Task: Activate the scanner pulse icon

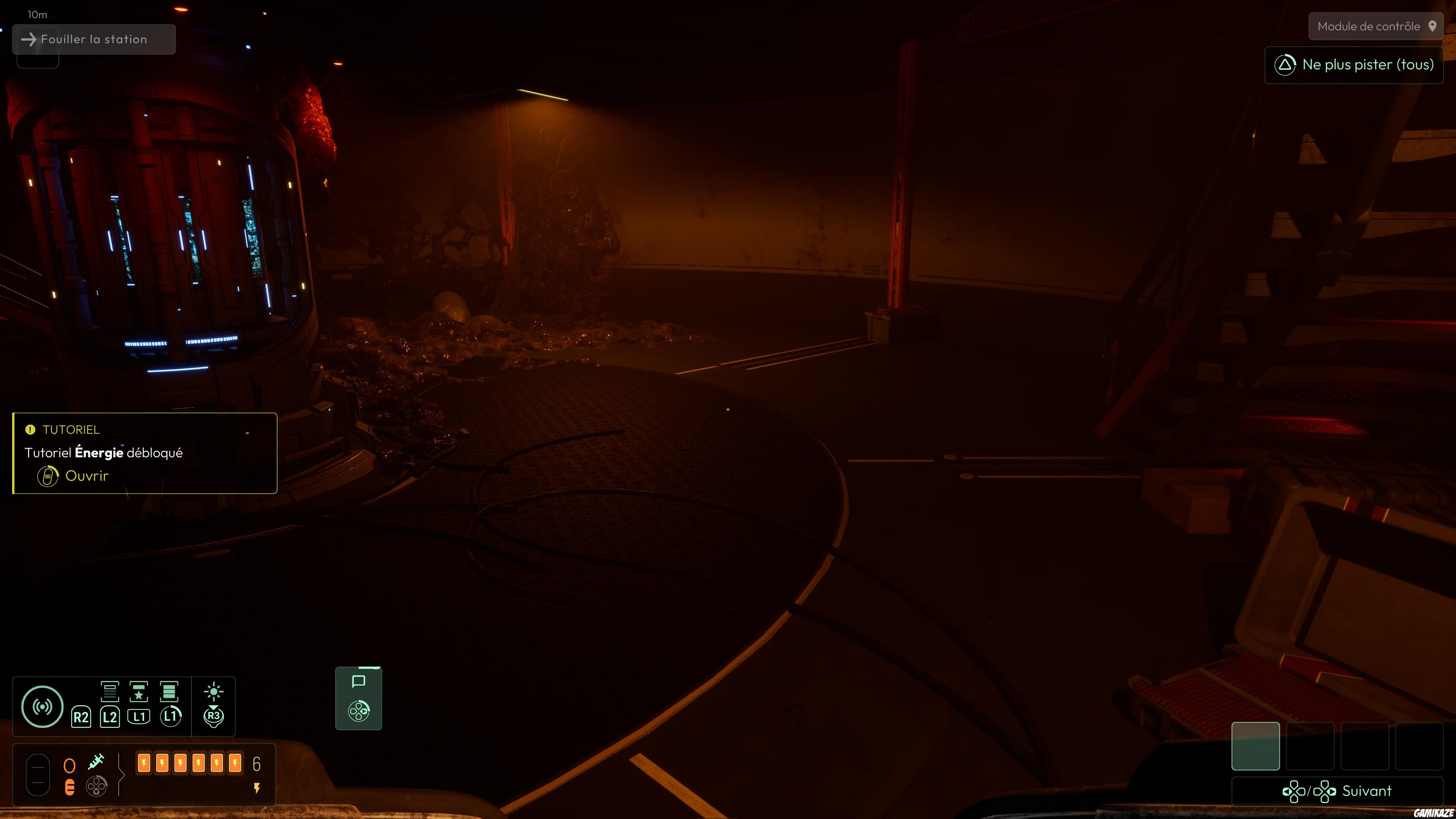Action: (42, 706)
